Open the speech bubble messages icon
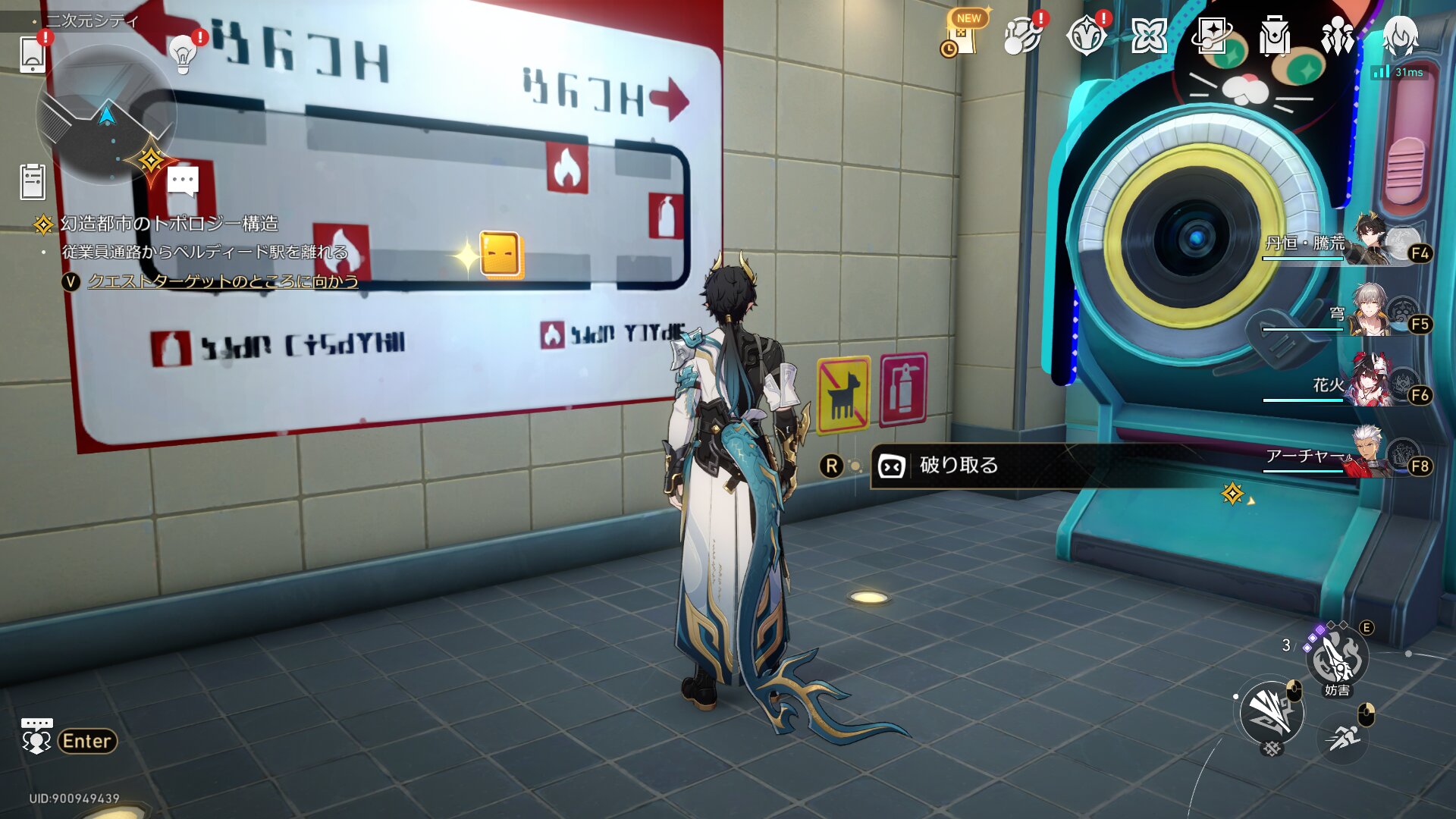The height and width of the screenshot is (819, 1456). click(183, 182)
